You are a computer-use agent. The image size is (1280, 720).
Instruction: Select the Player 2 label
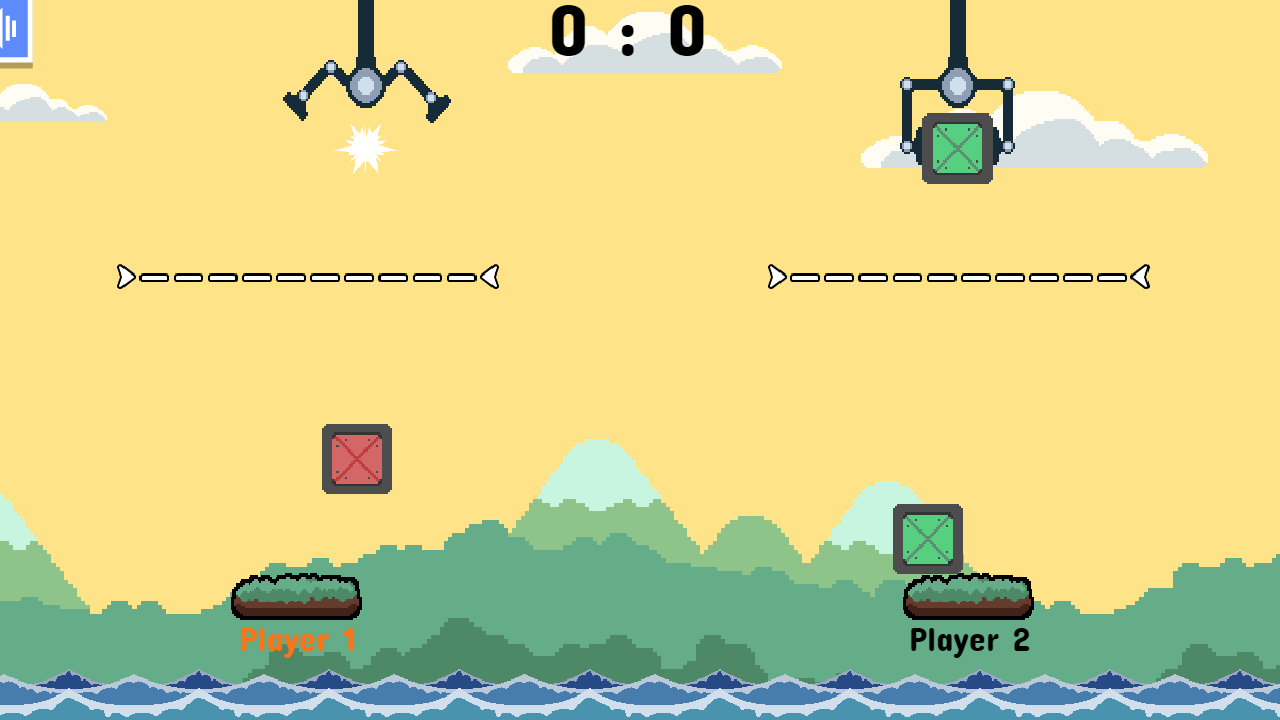click(x=969, y=639)
